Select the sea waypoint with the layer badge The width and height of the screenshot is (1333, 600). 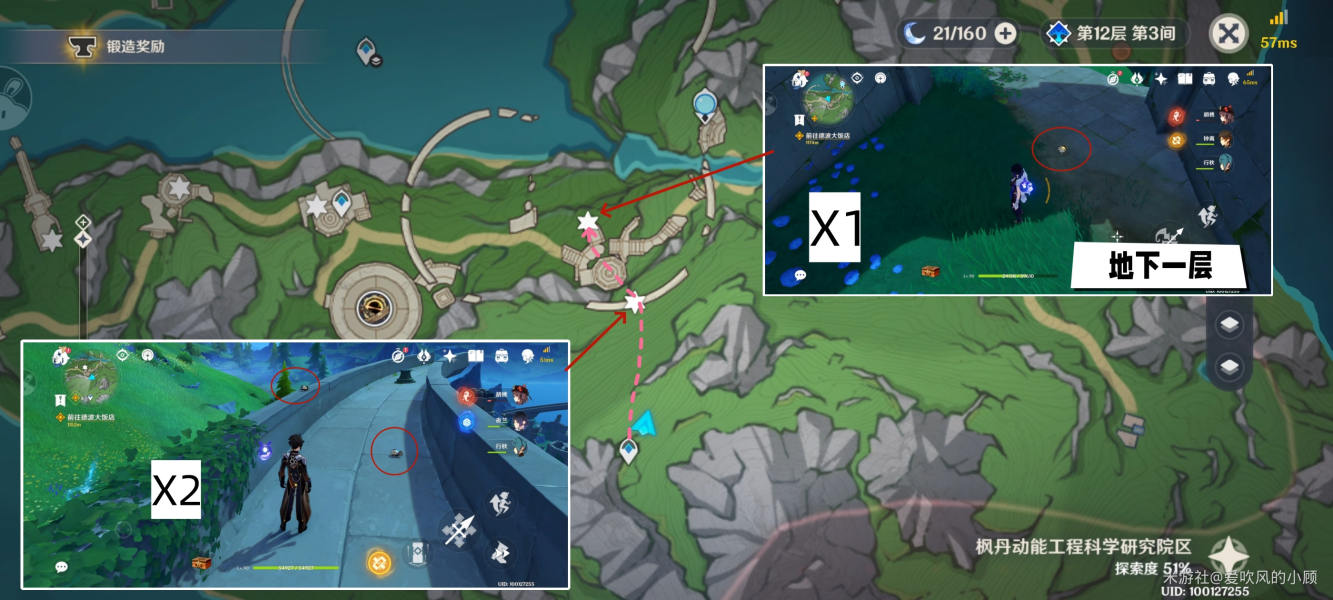click(x=369, y=49)
